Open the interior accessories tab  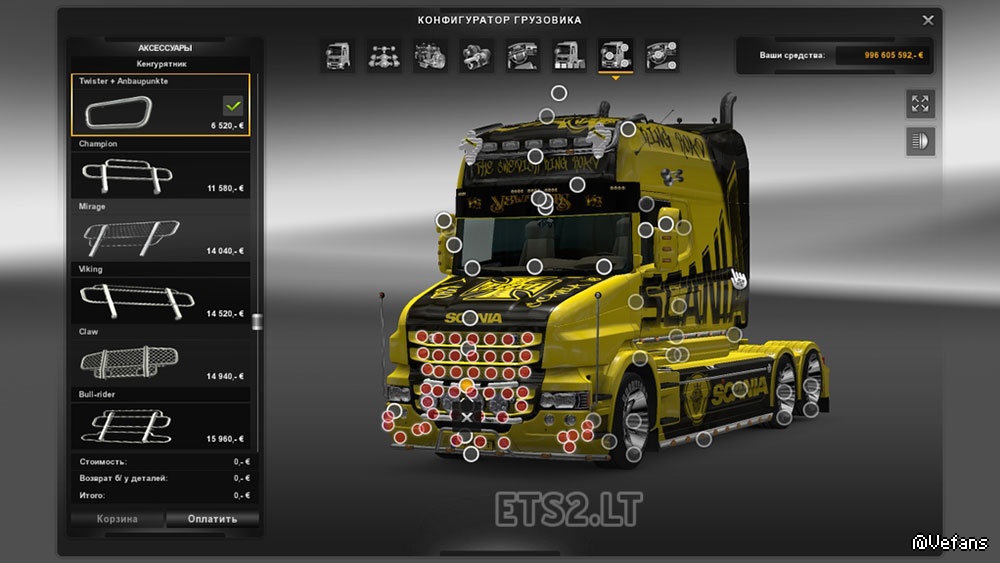tap(662, 55)
